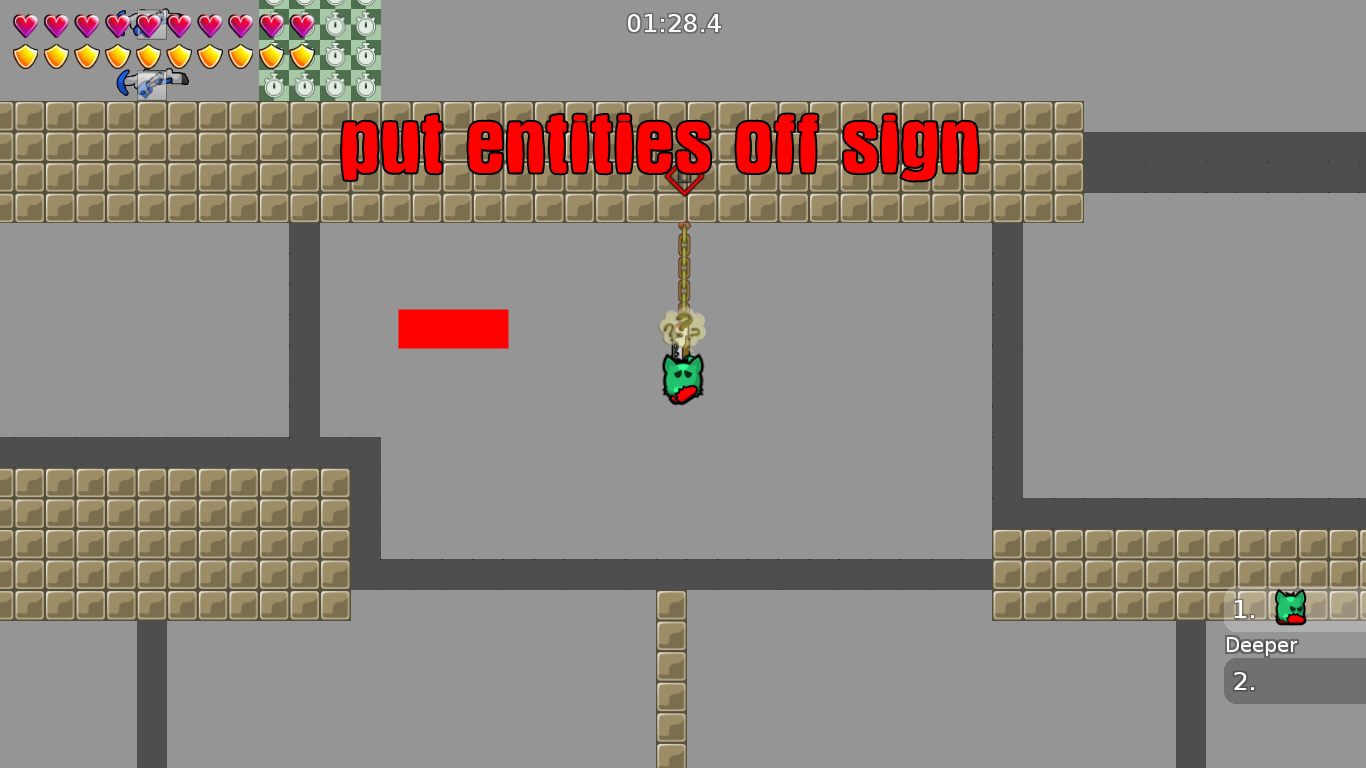Click the red rectangle swatch
Viewport: 1366px width, 768px height.
tap(453, 329)
